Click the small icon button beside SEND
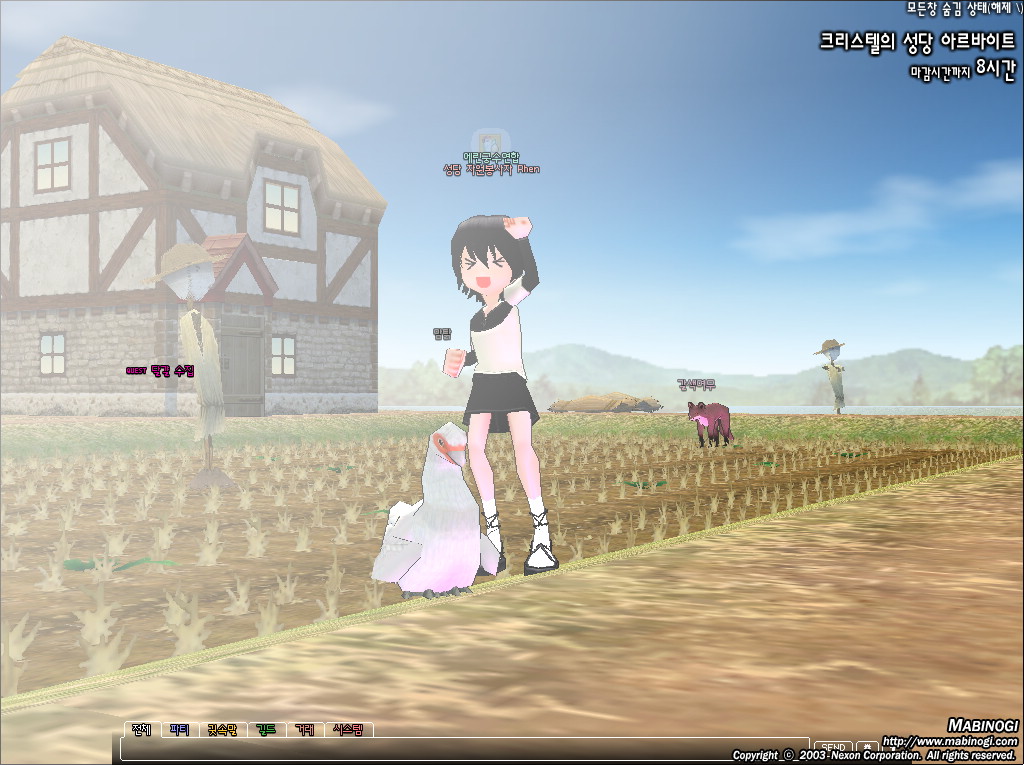This screenshot has height=765, width=1024. pos(866,747)
